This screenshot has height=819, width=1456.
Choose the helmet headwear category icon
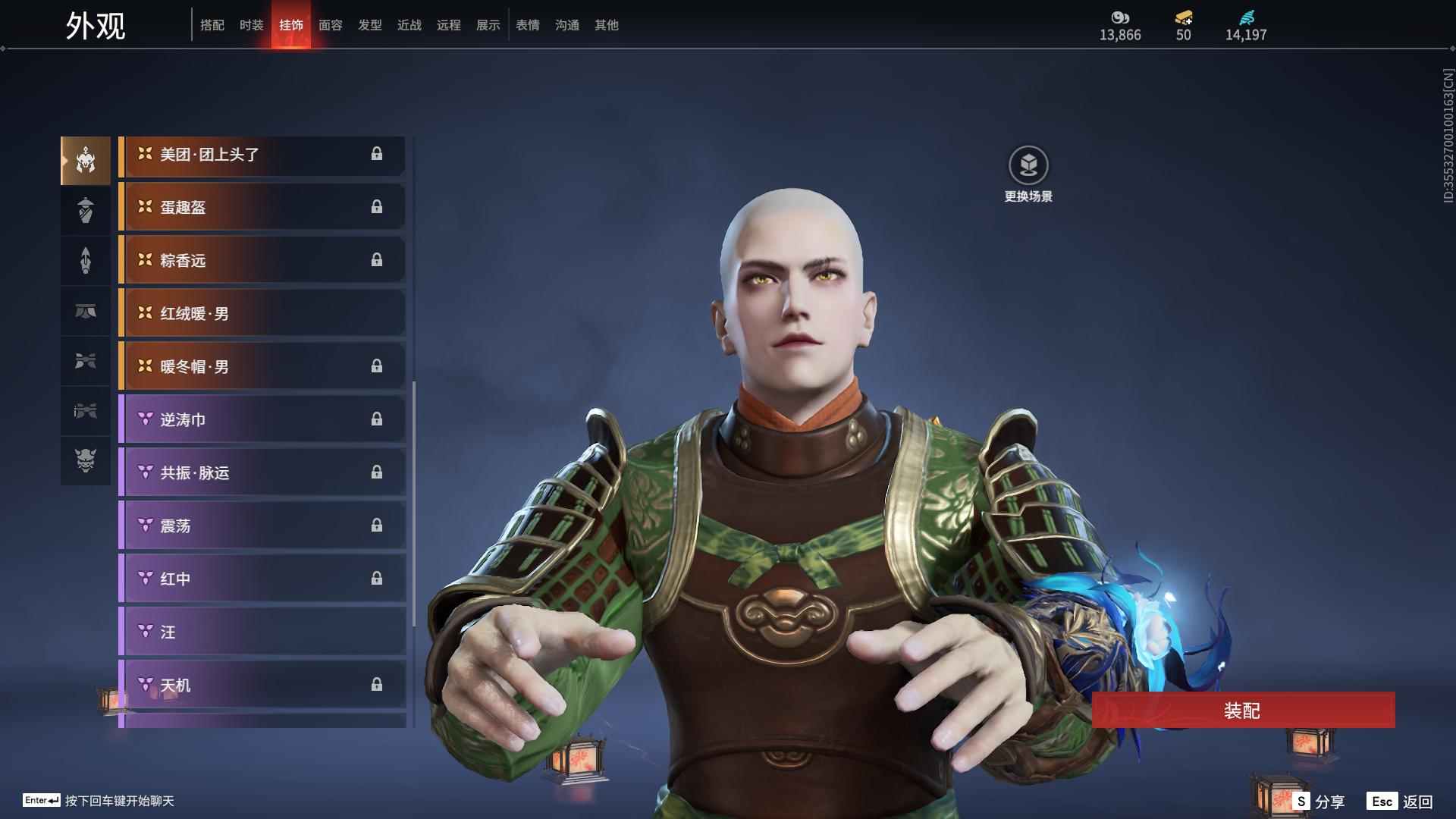tap(86, 161)
